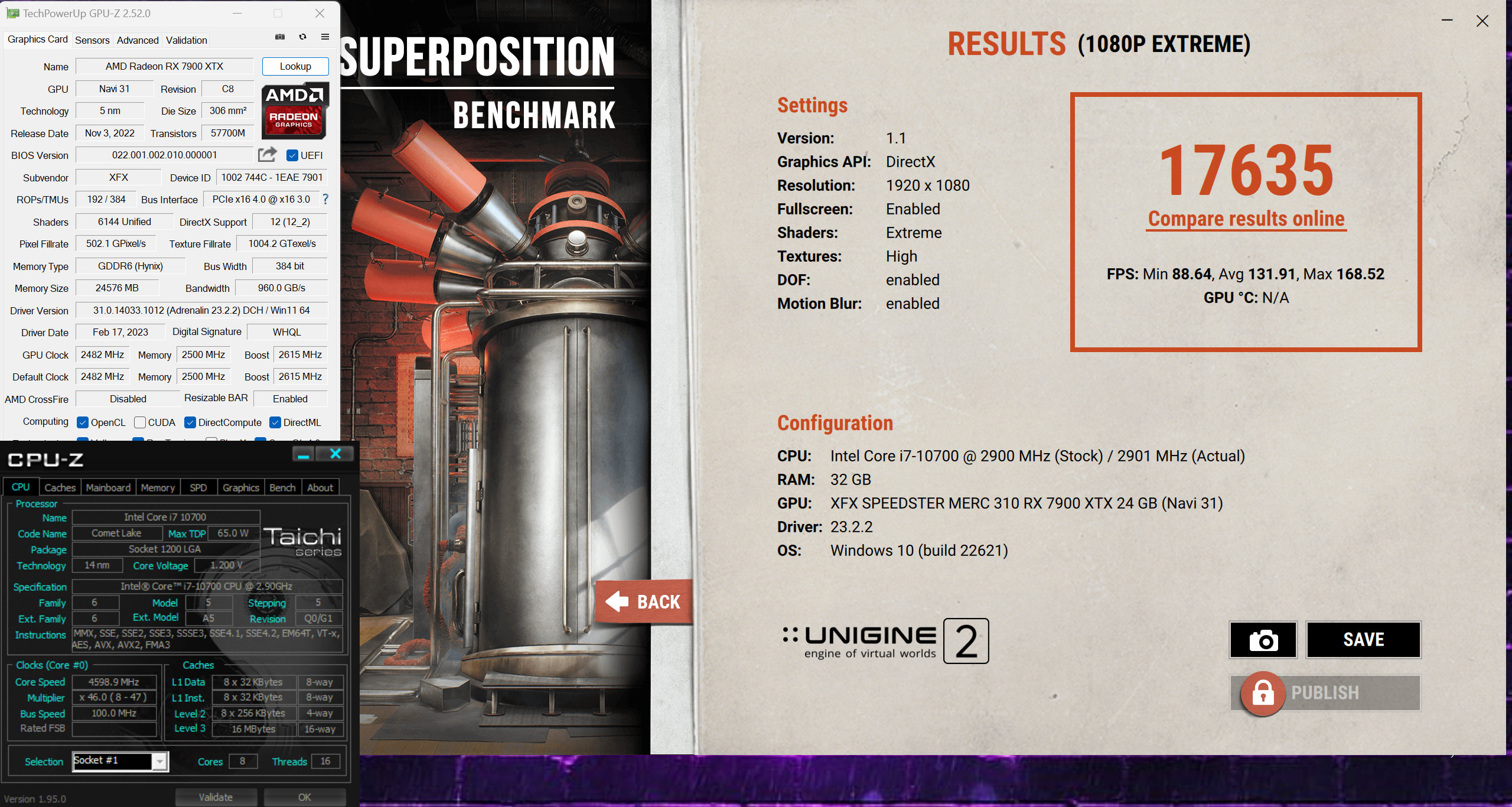
Task: Open the GPU-Z Advanced tab
Action: click(138, 40)
